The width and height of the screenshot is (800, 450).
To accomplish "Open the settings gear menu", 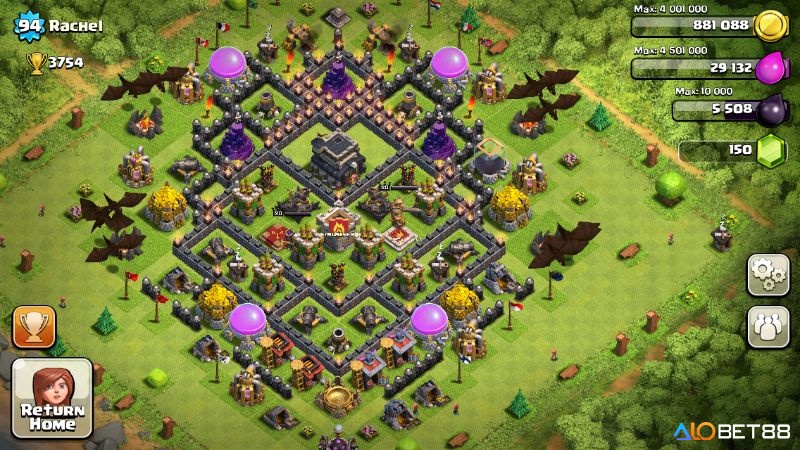I will 768,274.
